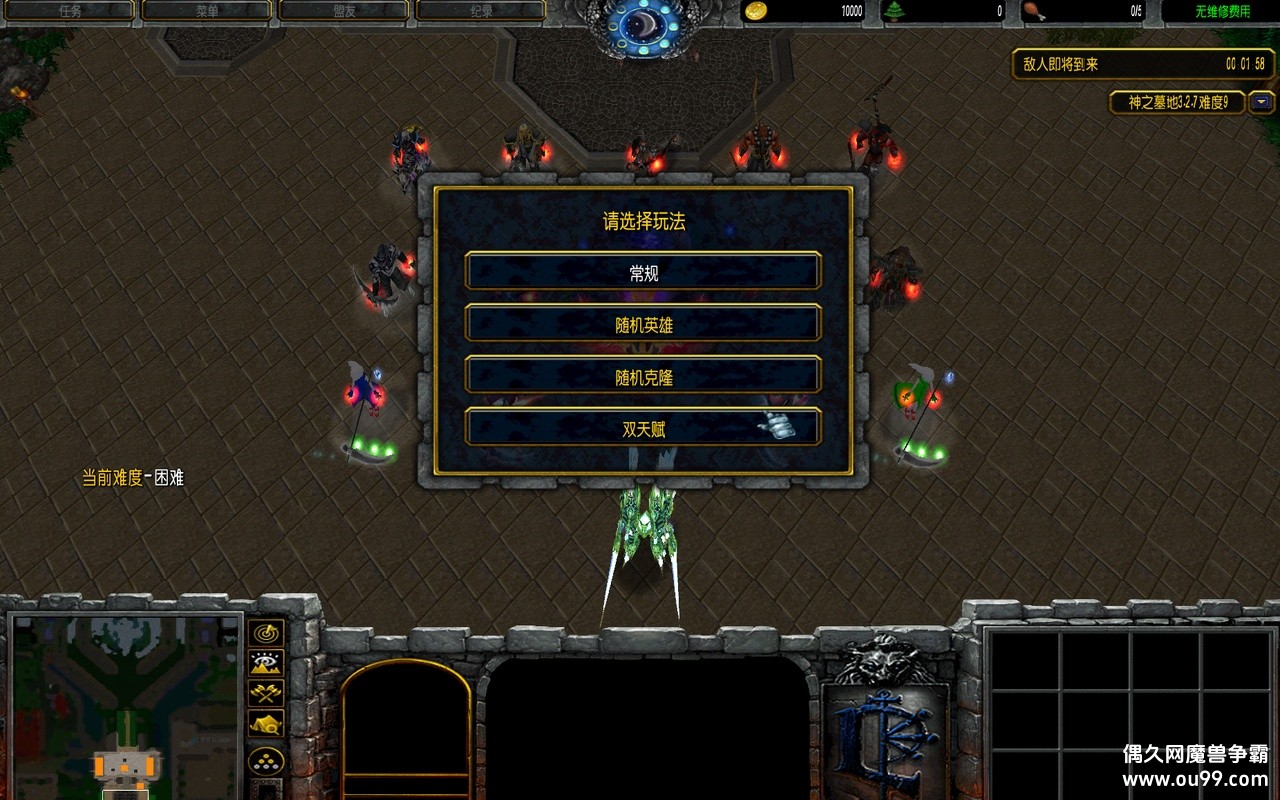Toggle ally colors via the crossed axes icon
This screenshot has height=800, width=1280.
pos(265,692)
